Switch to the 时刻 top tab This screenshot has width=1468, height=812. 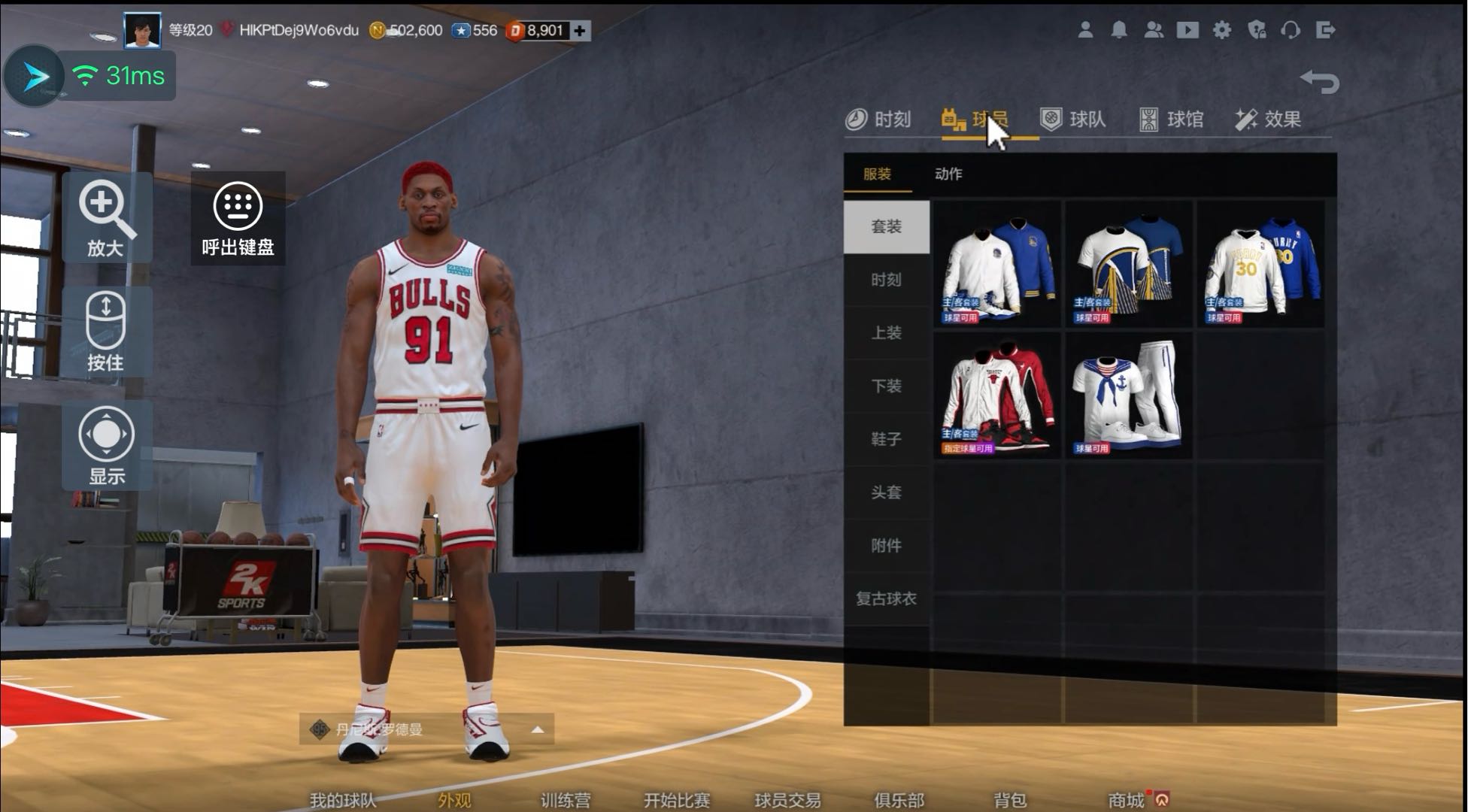pyautogui.click(x=878, y=120)
